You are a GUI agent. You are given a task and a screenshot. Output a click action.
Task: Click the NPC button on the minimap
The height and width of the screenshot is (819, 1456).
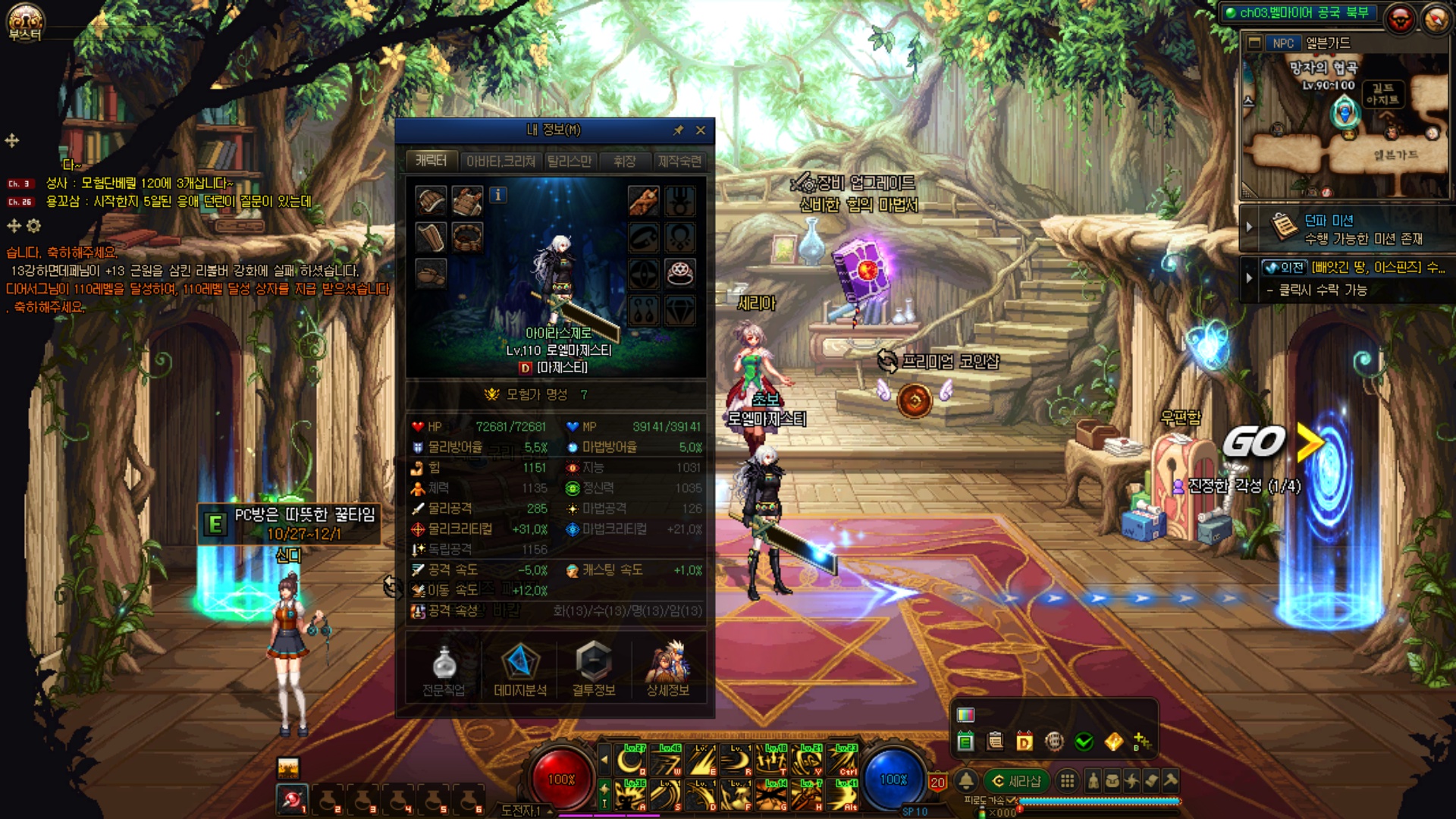click(1282, 43)
